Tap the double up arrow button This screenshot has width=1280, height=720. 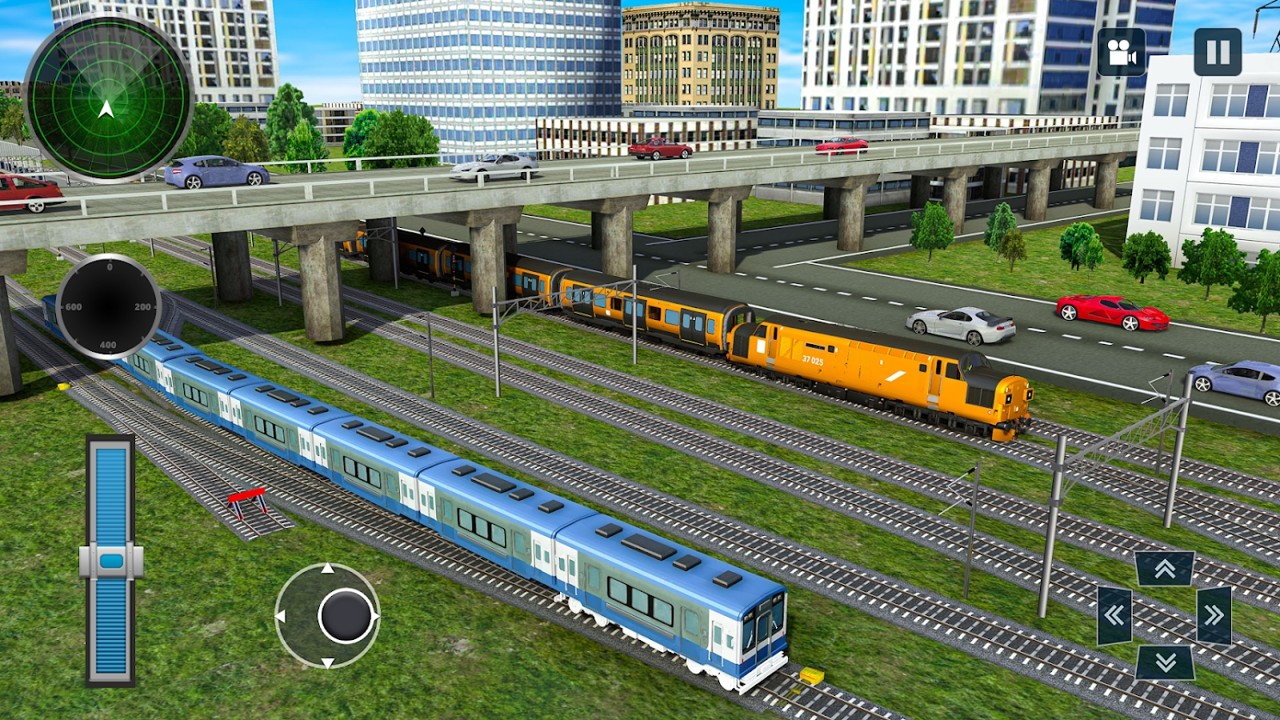1165,569
